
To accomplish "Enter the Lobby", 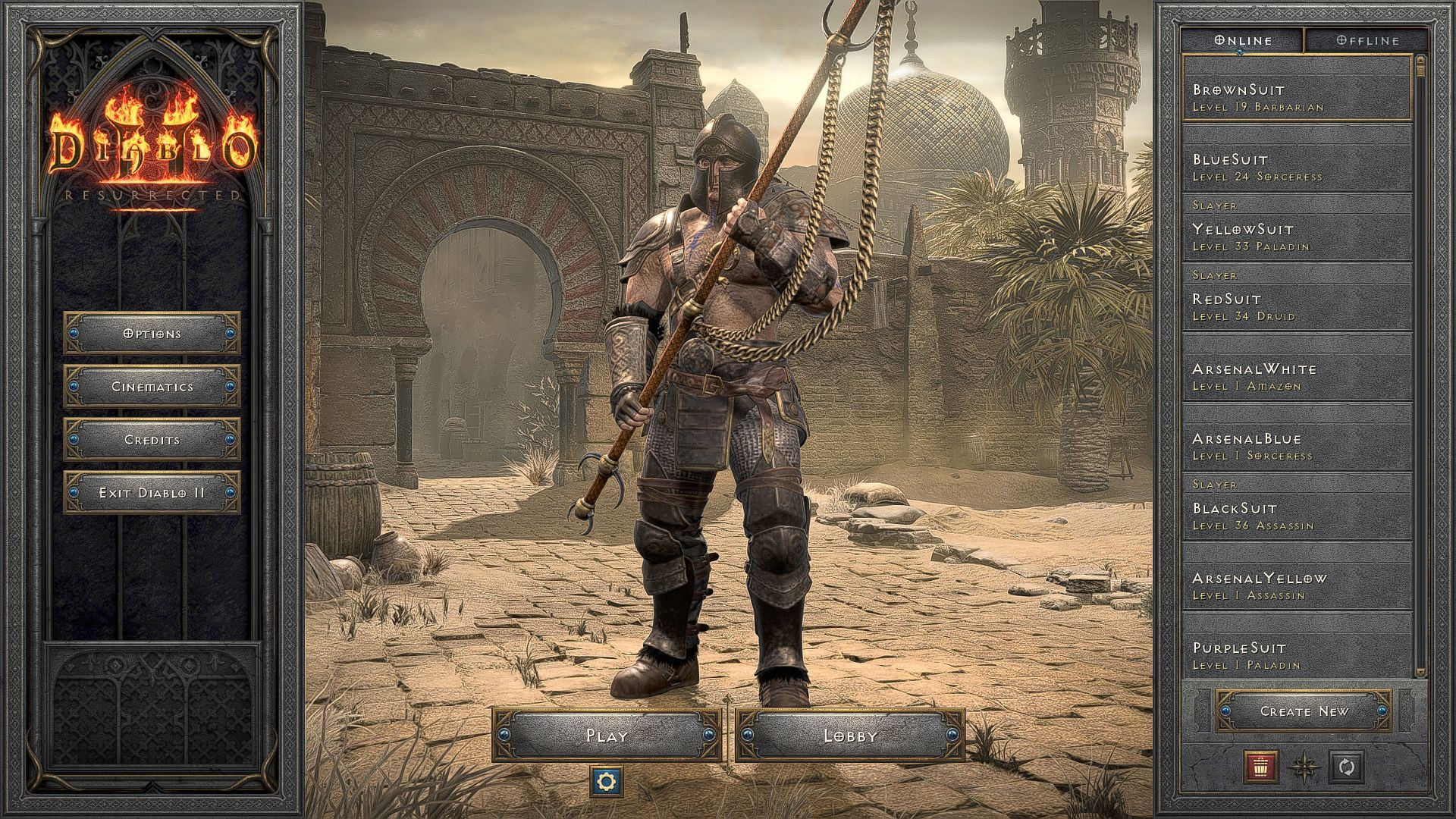I will (851, 736).
